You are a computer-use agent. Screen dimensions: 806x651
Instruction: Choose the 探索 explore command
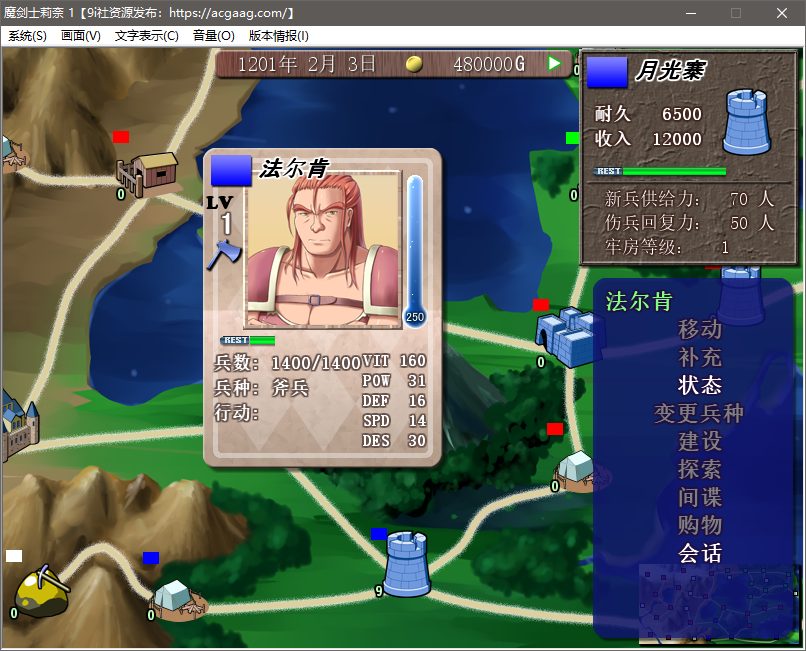700,469
